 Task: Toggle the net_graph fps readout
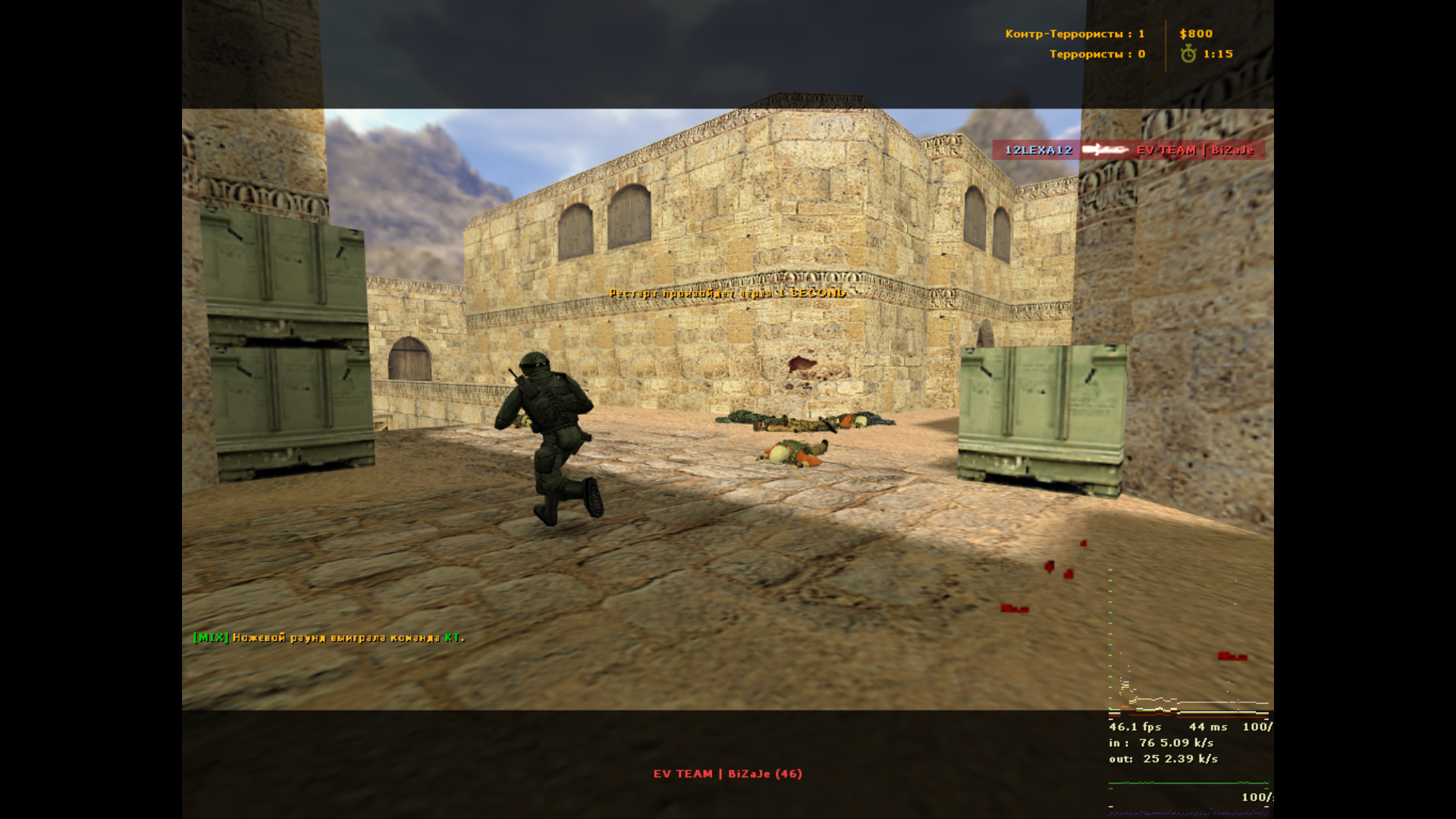coord(1133,726)
